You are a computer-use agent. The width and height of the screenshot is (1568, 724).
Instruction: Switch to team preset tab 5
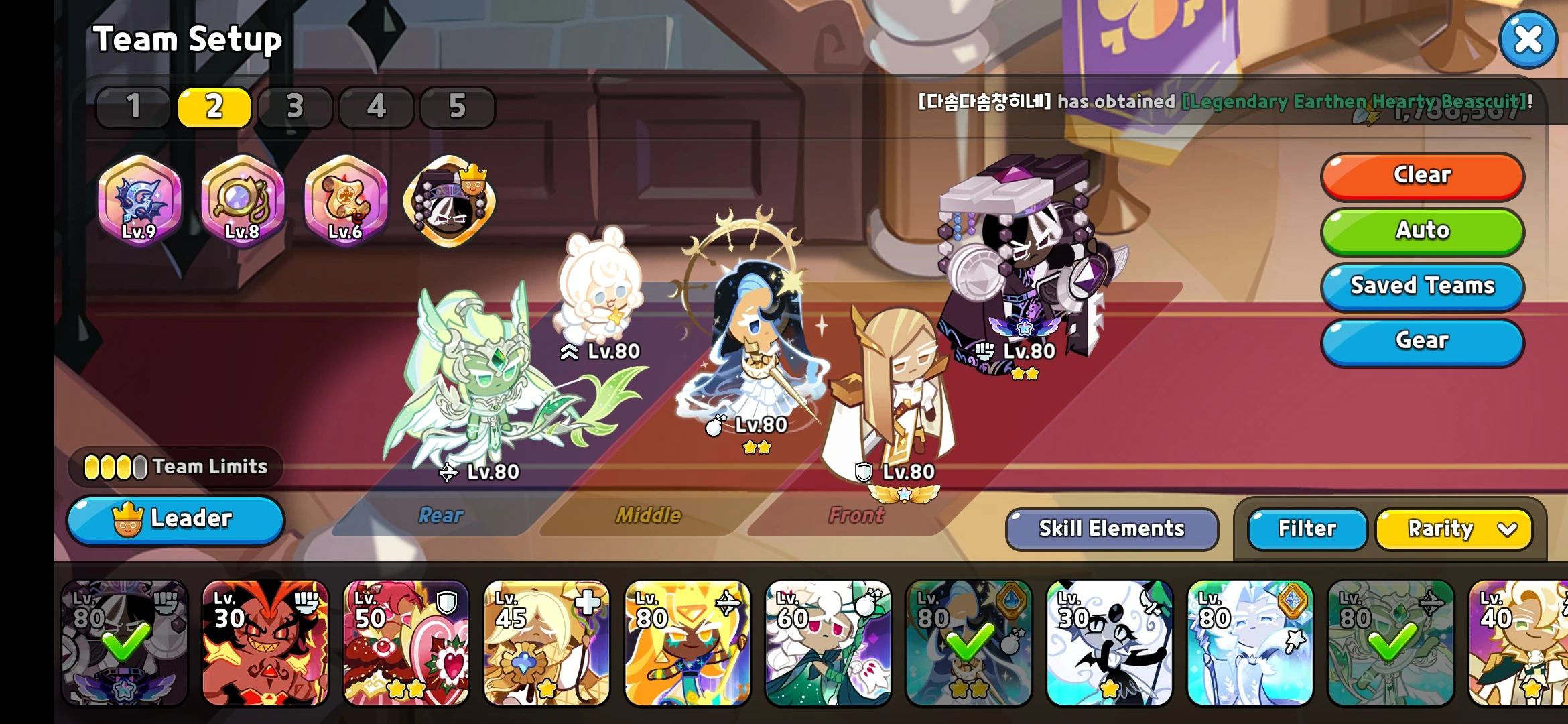tap(458, 107)
